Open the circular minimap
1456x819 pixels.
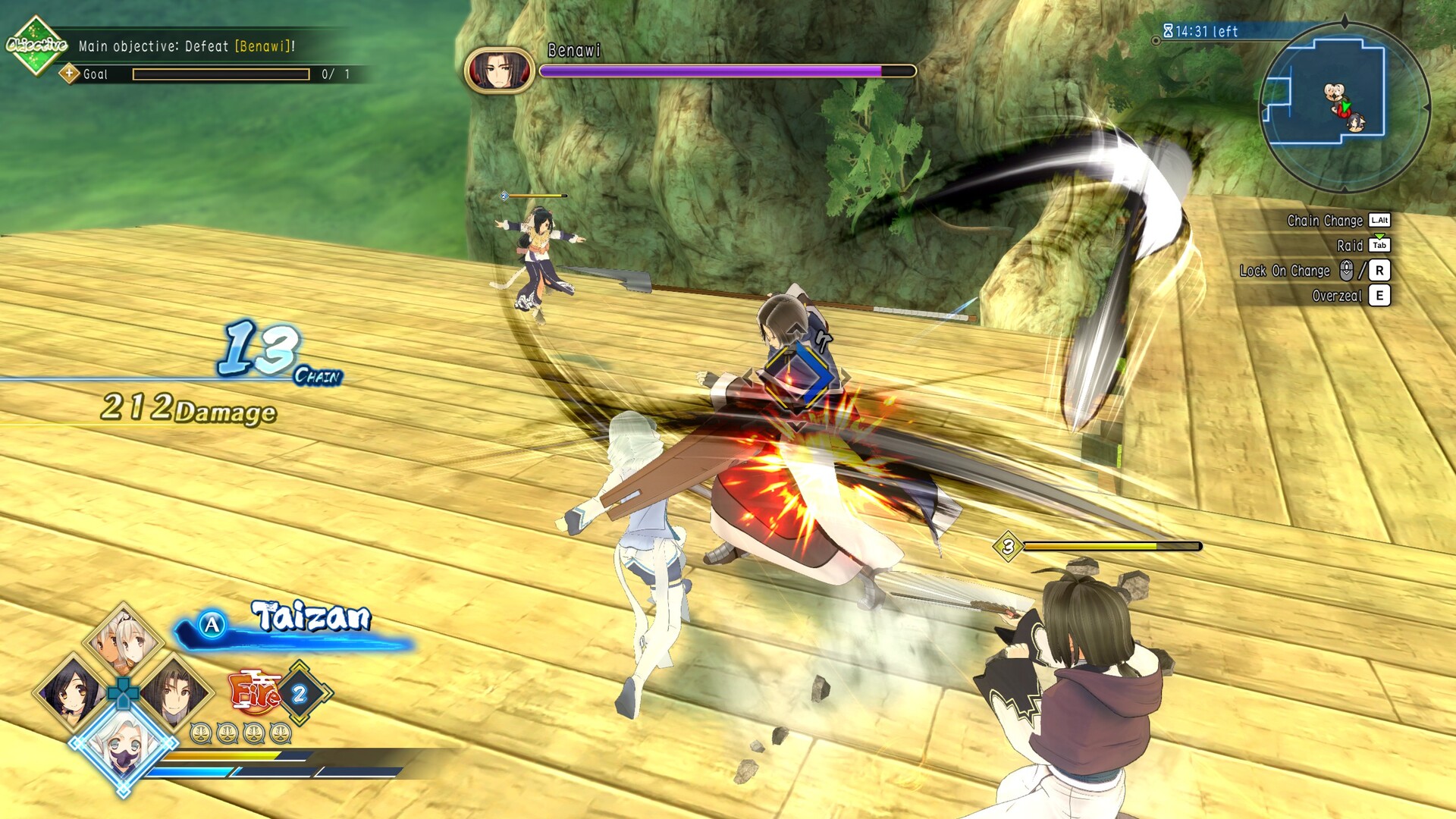[x=1344, y=106]
